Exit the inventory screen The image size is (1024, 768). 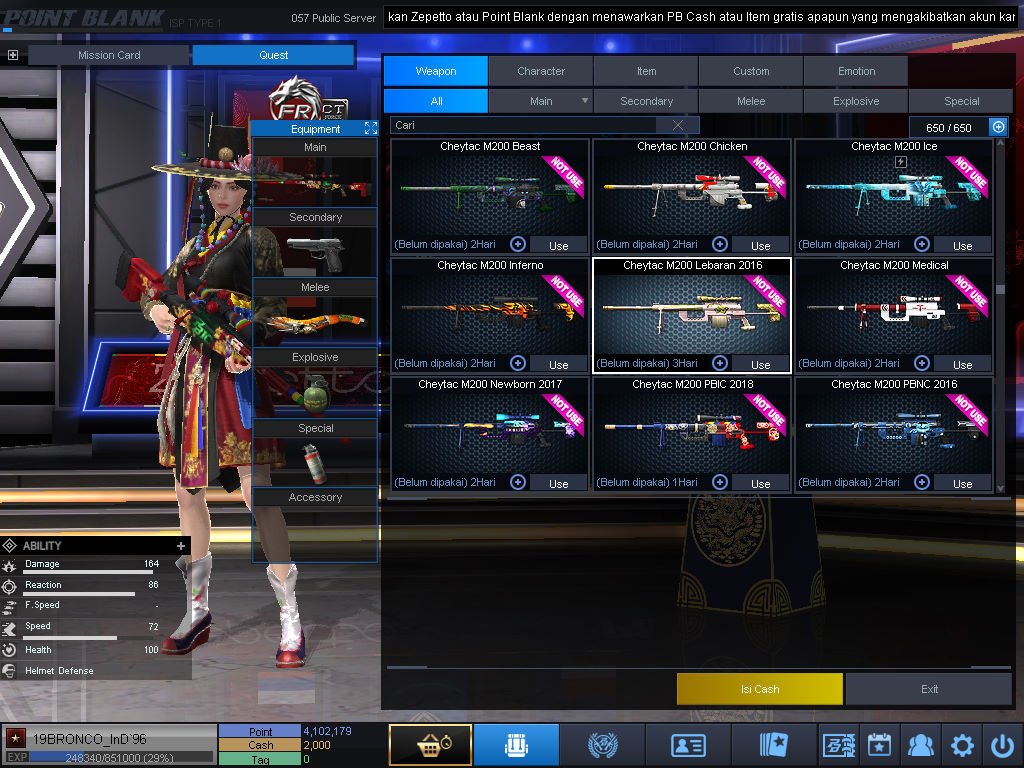(x=930, y=689)
